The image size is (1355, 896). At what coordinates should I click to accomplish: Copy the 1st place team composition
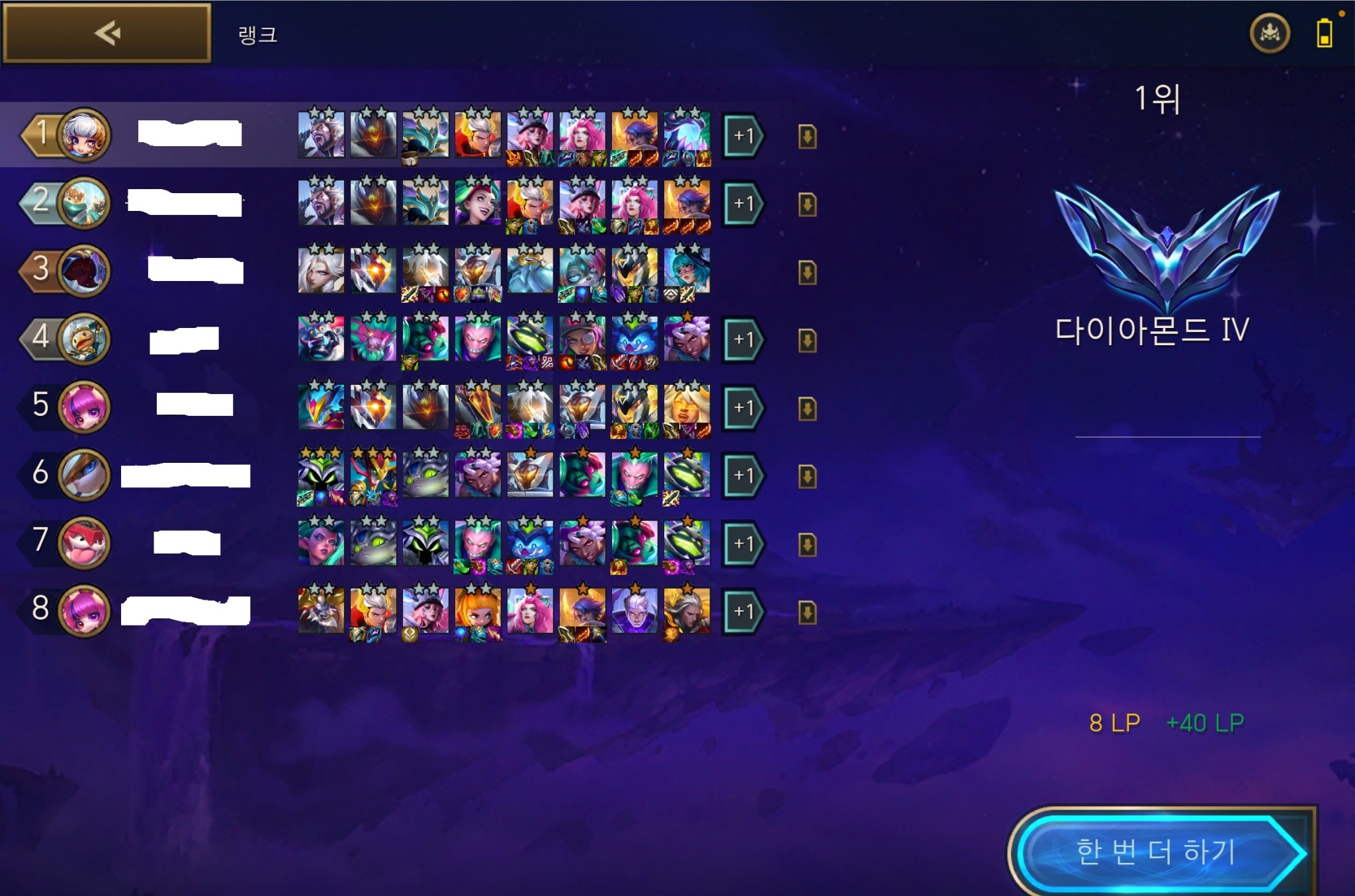807,137
